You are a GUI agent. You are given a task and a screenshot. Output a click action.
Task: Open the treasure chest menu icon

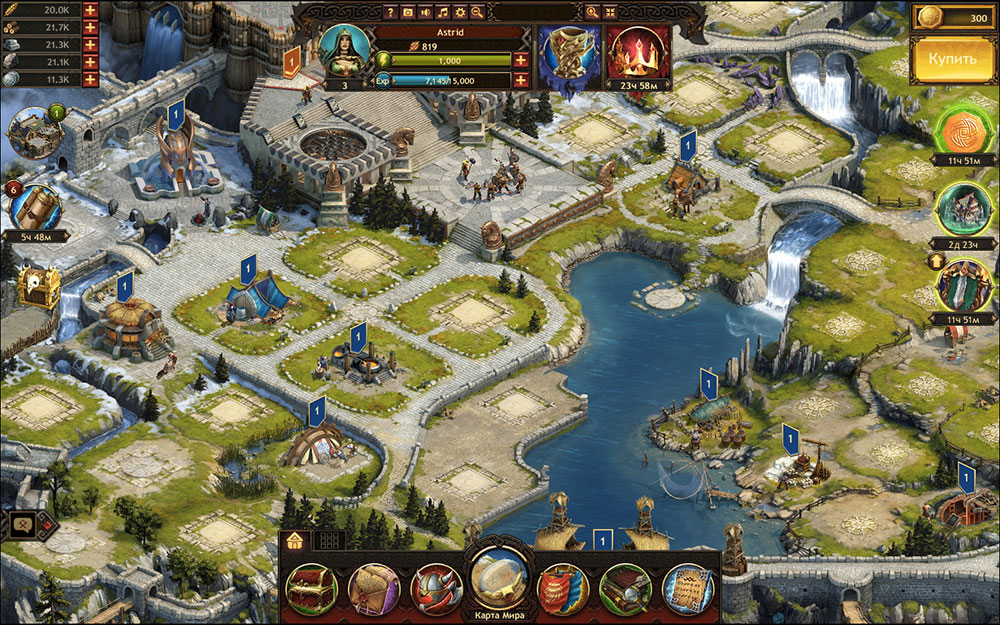[x=311, y=590]
